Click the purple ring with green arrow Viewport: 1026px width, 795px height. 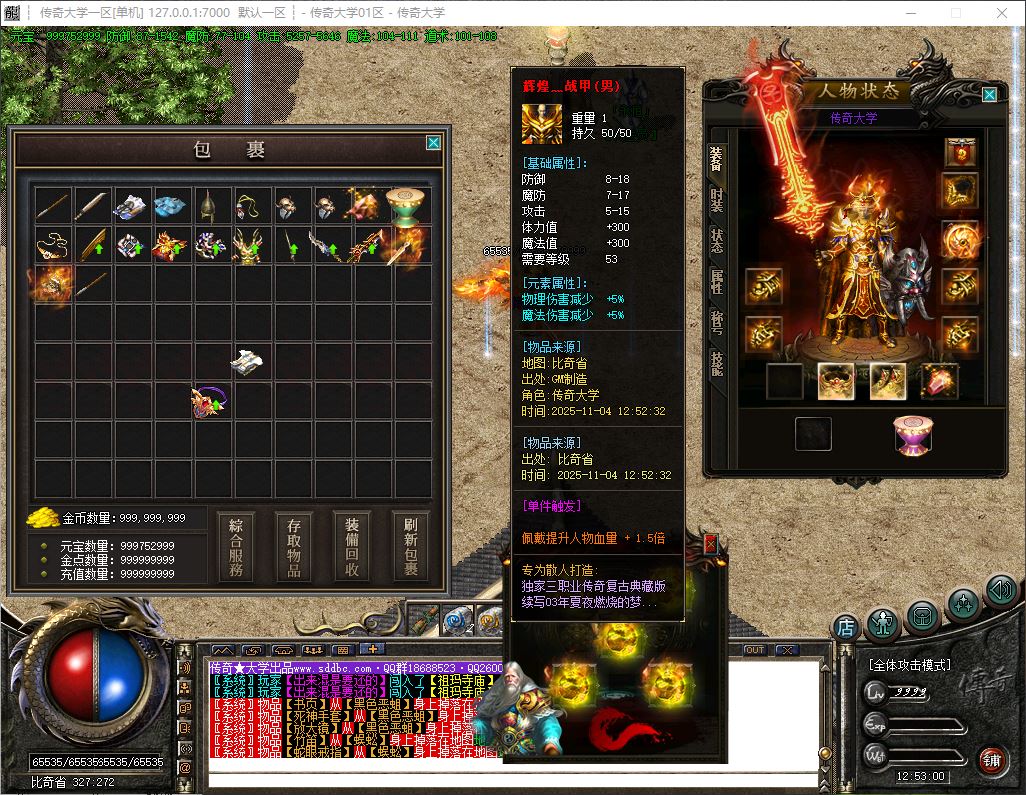point(209,402)
